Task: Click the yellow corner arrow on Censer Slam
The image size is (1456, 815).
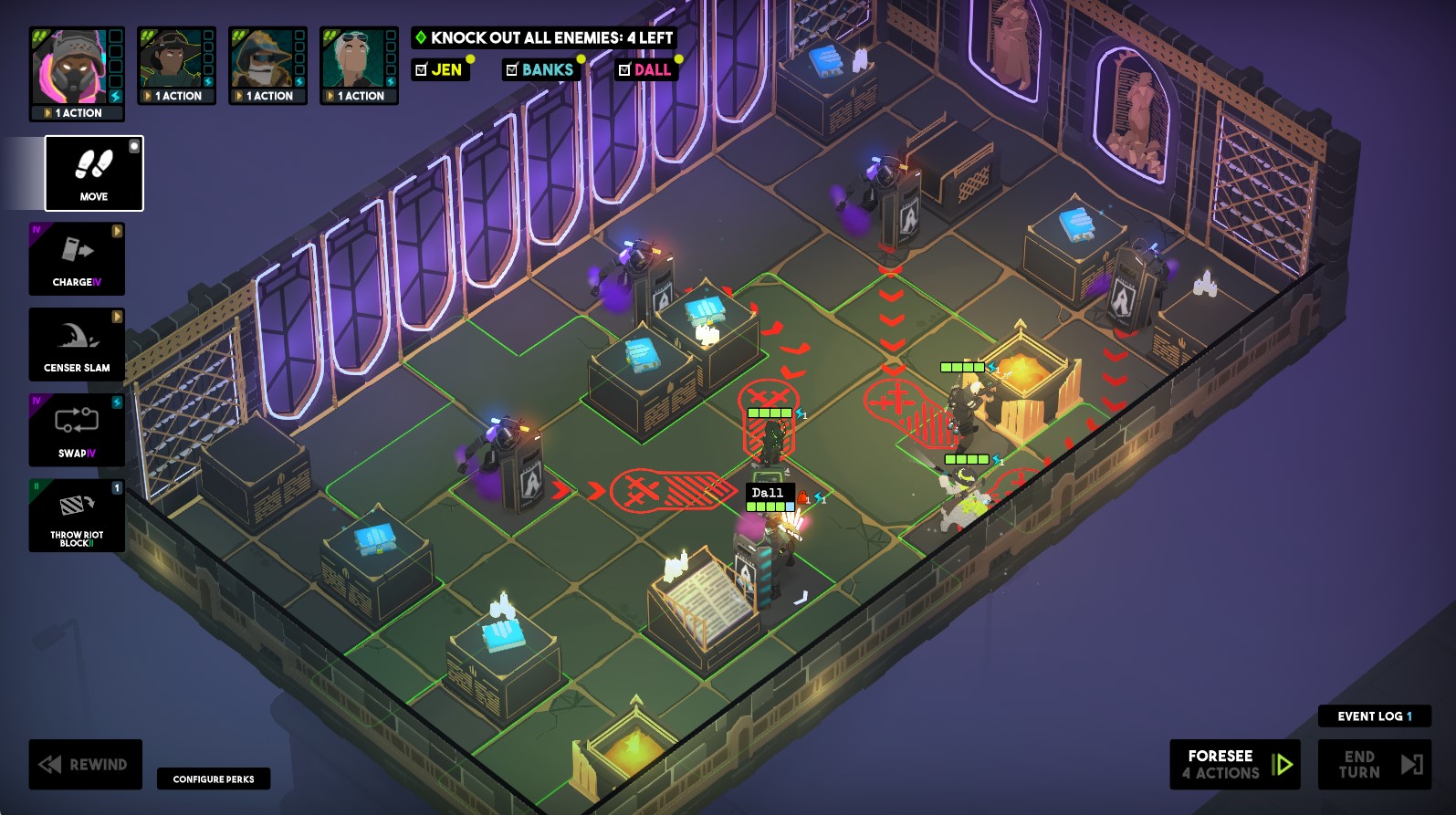Action: coord(116,318)
